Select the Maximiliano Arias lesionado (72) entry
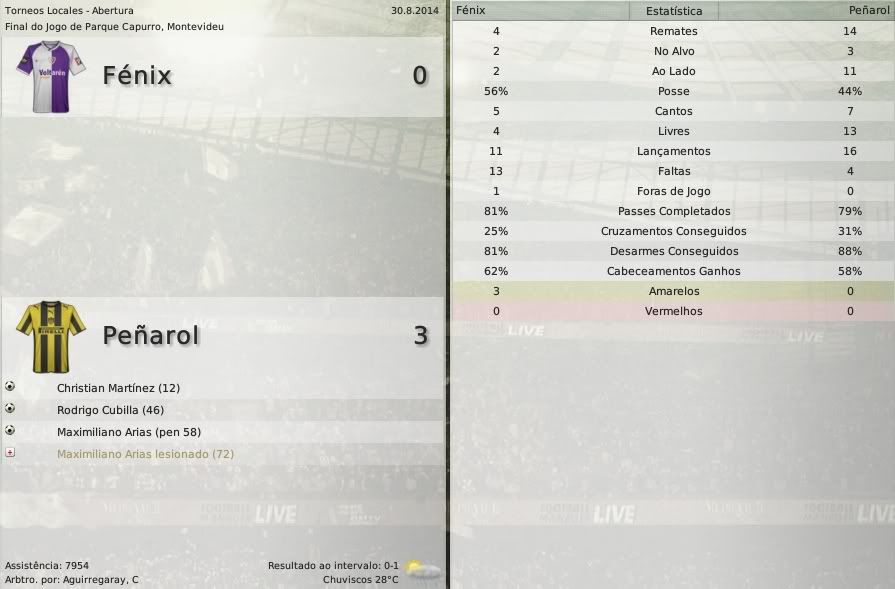The image size is (895, 589). pyautogui.click(x=145, y=454)
